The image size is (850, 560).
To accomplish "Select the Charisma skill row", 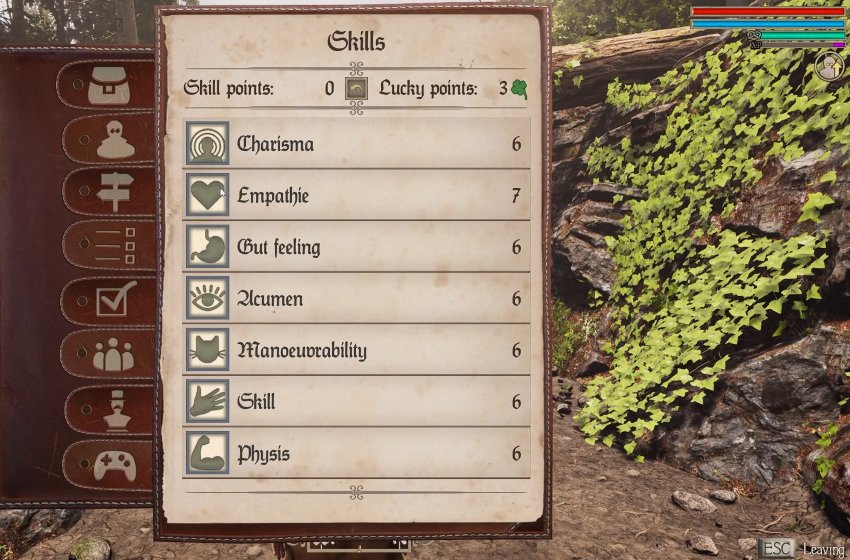I will coord(357,144).
